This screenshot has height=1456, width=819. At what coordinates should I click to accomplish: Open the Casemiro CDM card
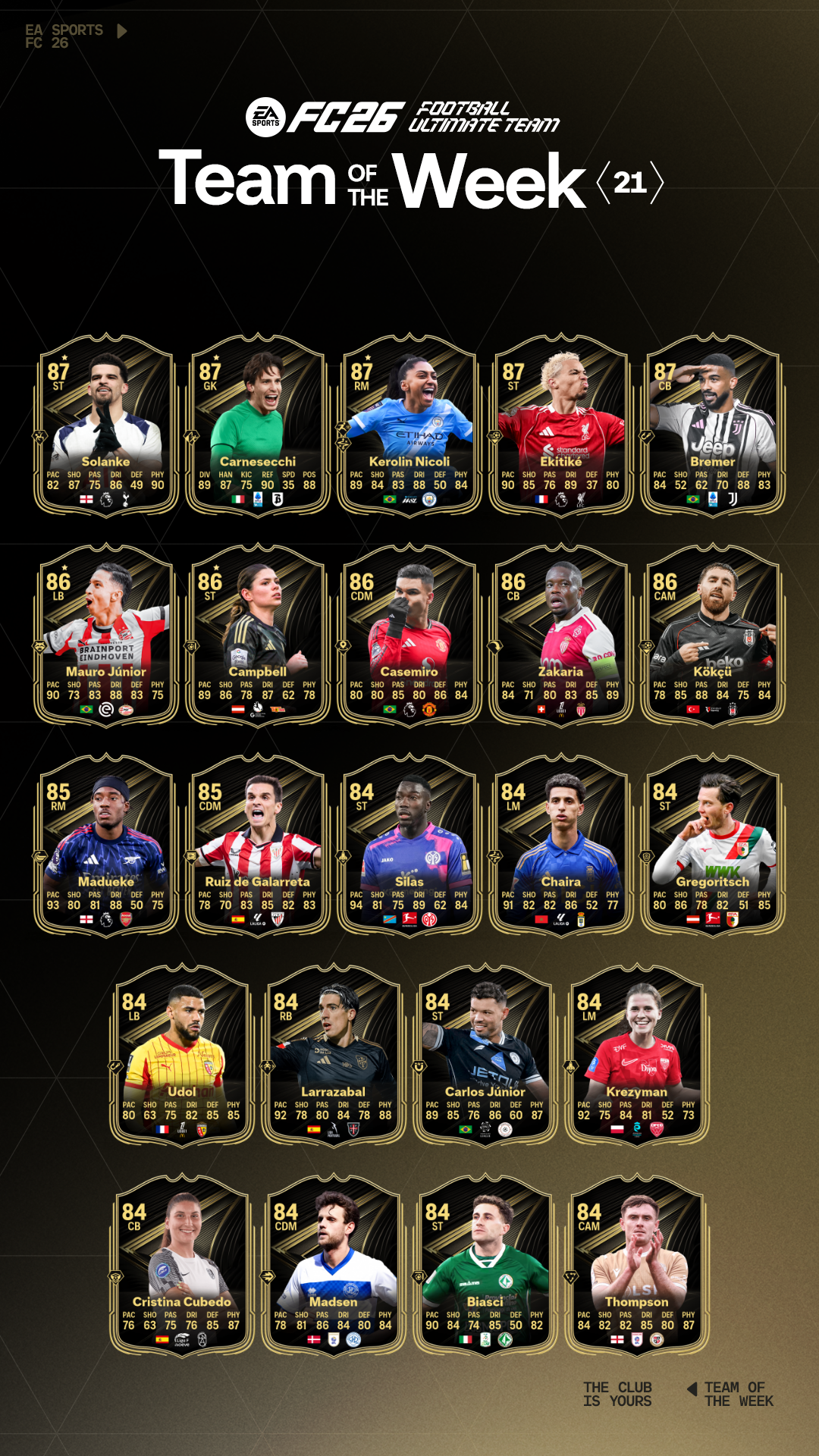pos(409,635)
